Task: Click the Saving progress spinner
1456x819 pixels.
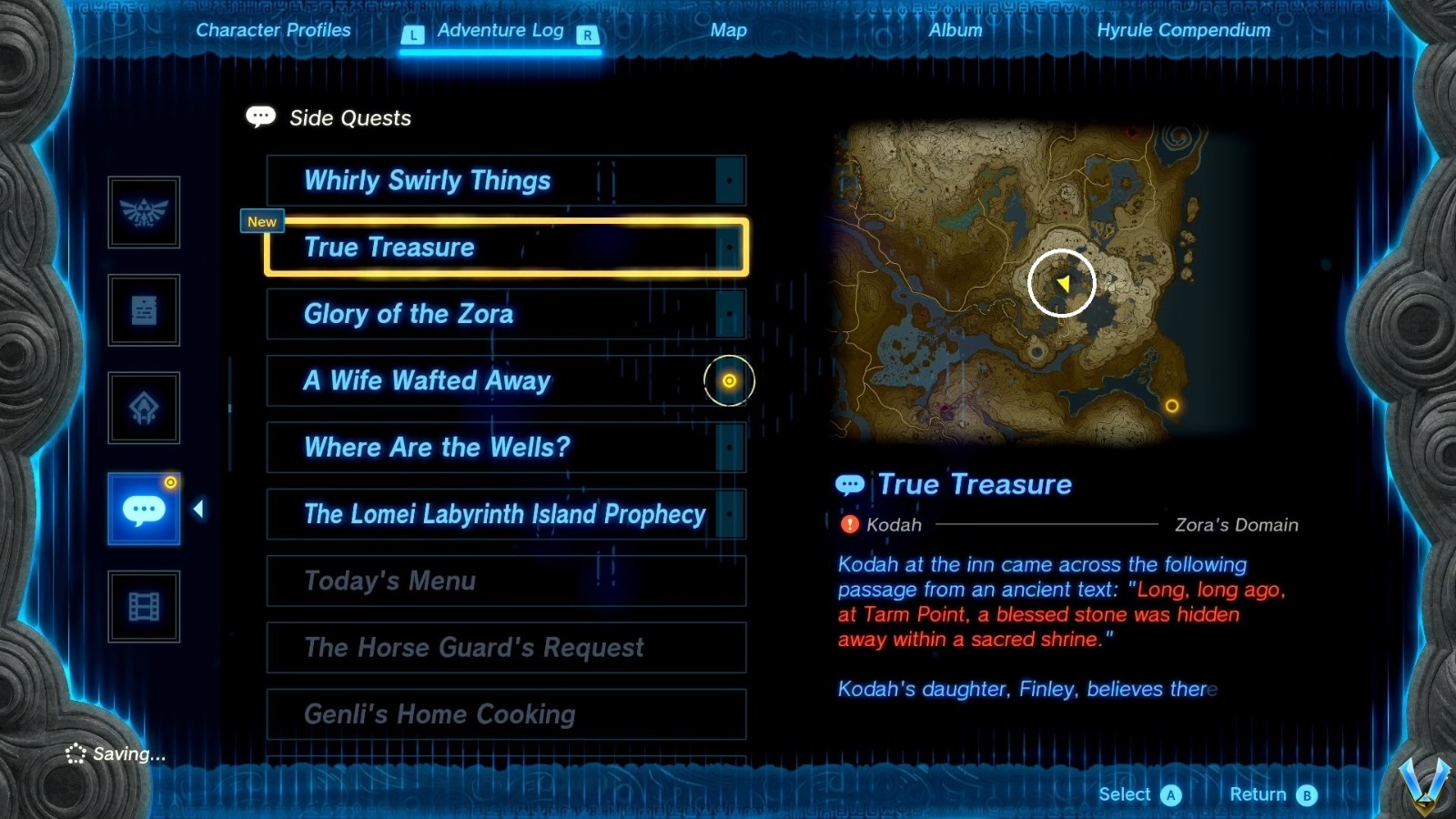Action: pos(75,753)
